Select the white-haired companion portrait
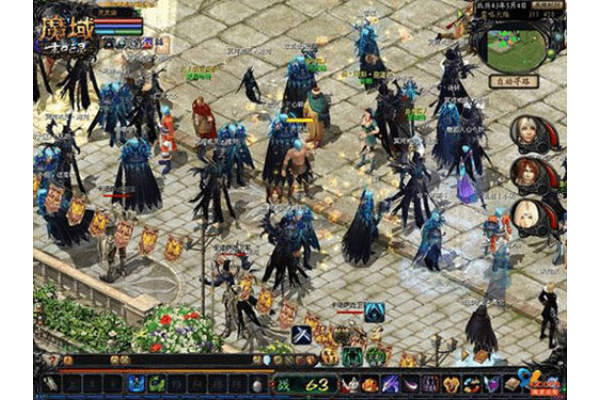 tap(527, 130)
